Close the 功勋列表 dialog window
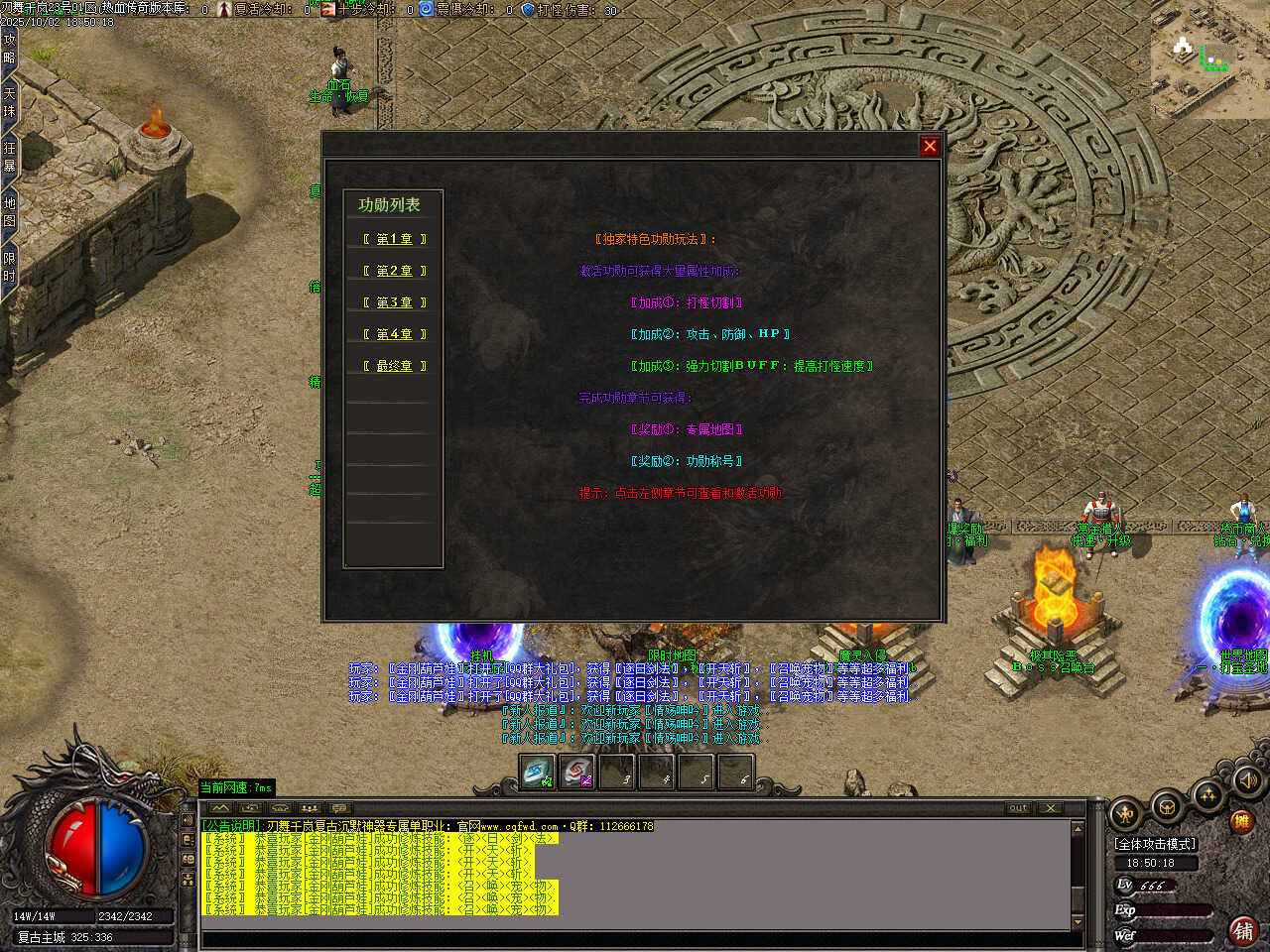This screenshot has height=952, width=1270. pyautogui.click(x=930, y=146)
